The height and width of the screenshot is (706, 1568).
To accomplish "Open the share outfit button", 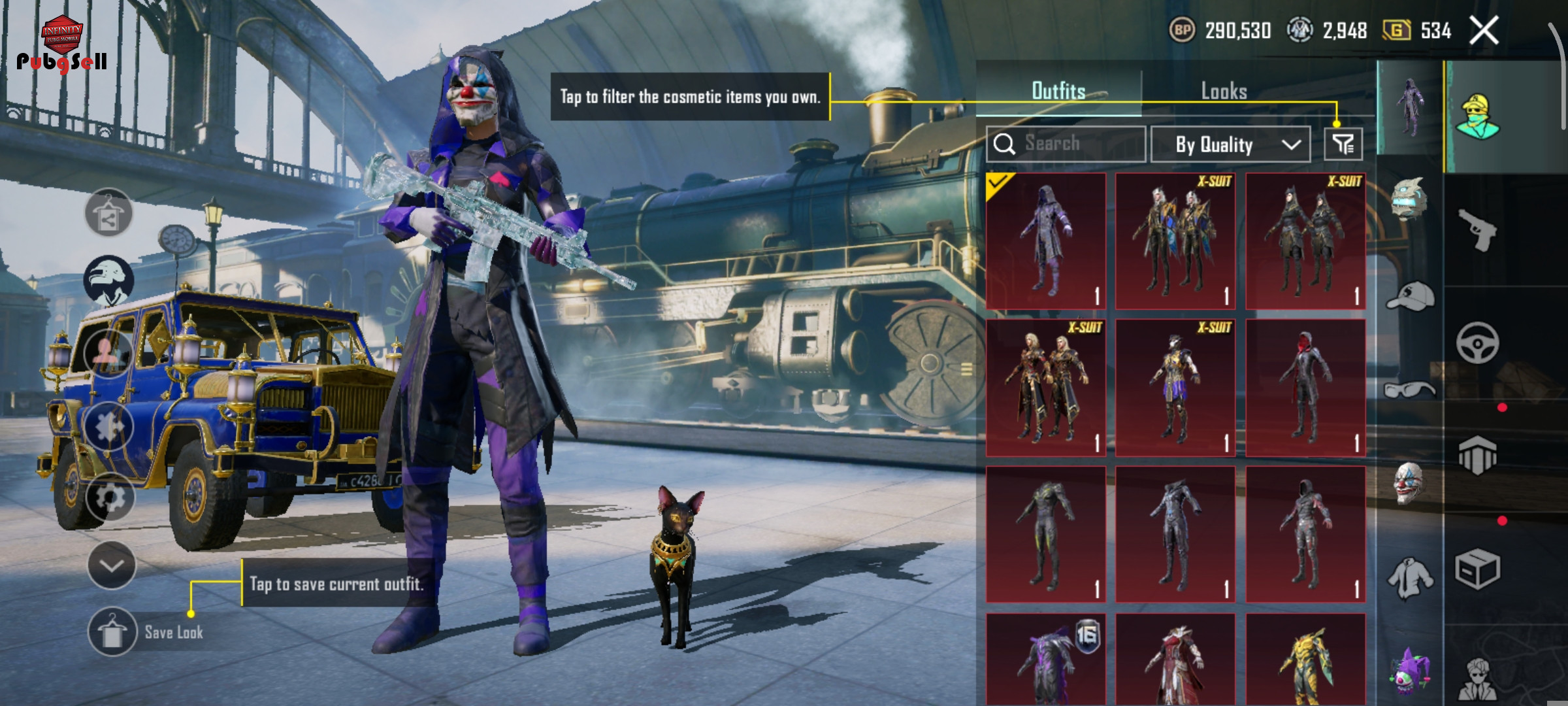I will tap(108, 213).
